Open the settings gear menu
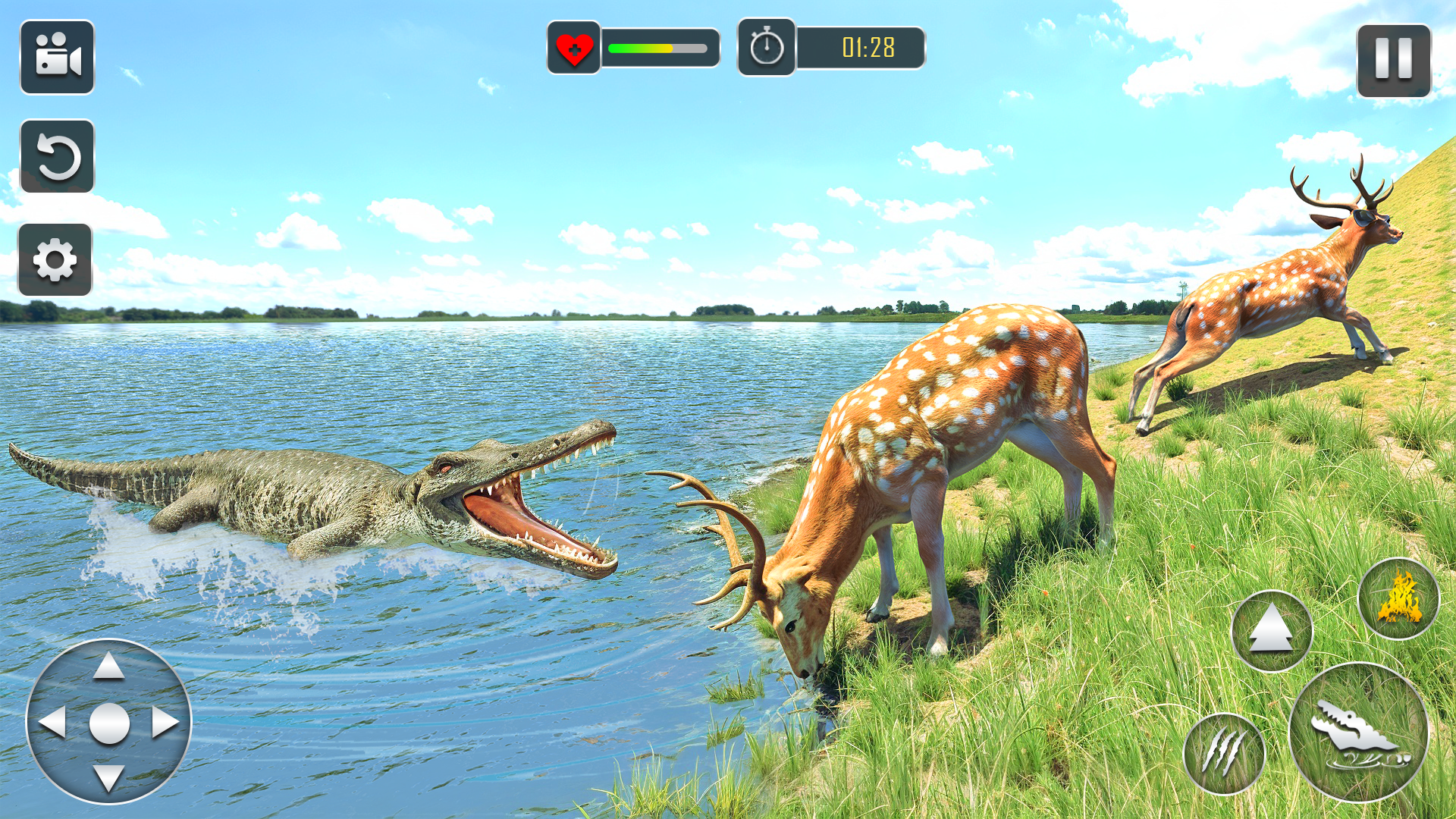The width and height of the screenshot is (1456, 819). click(58, 258)
